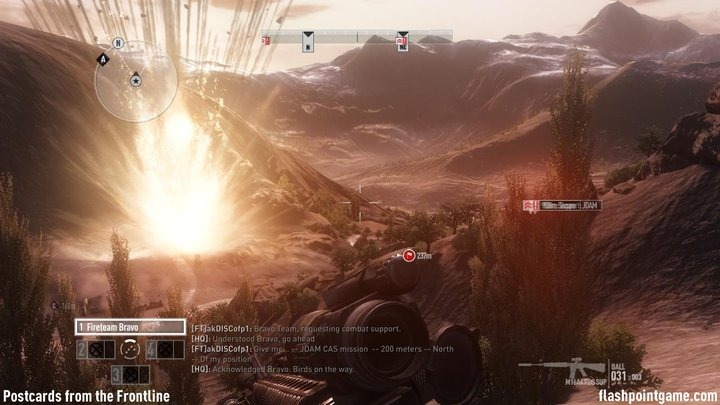Click the diamond A objective marker on radar

pyautogui.click(x=102, y=60)
